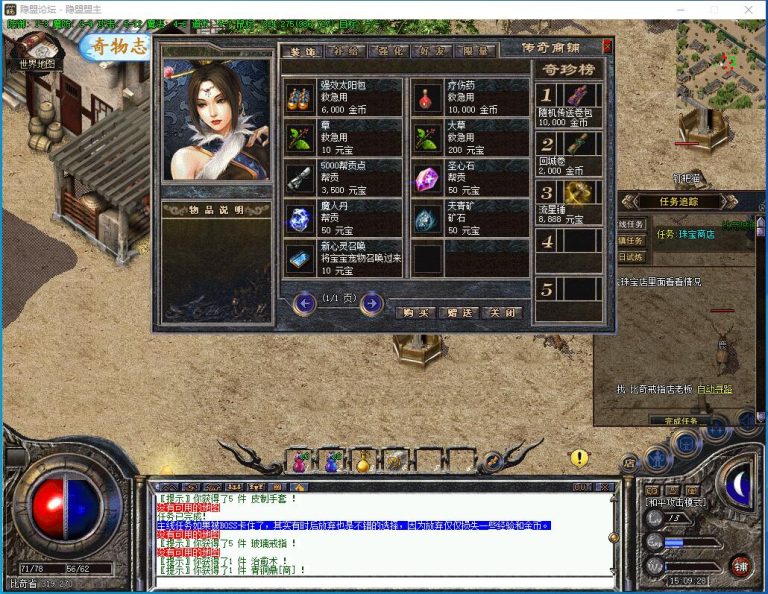Go to the previous shop page arrow

(305, 303)
